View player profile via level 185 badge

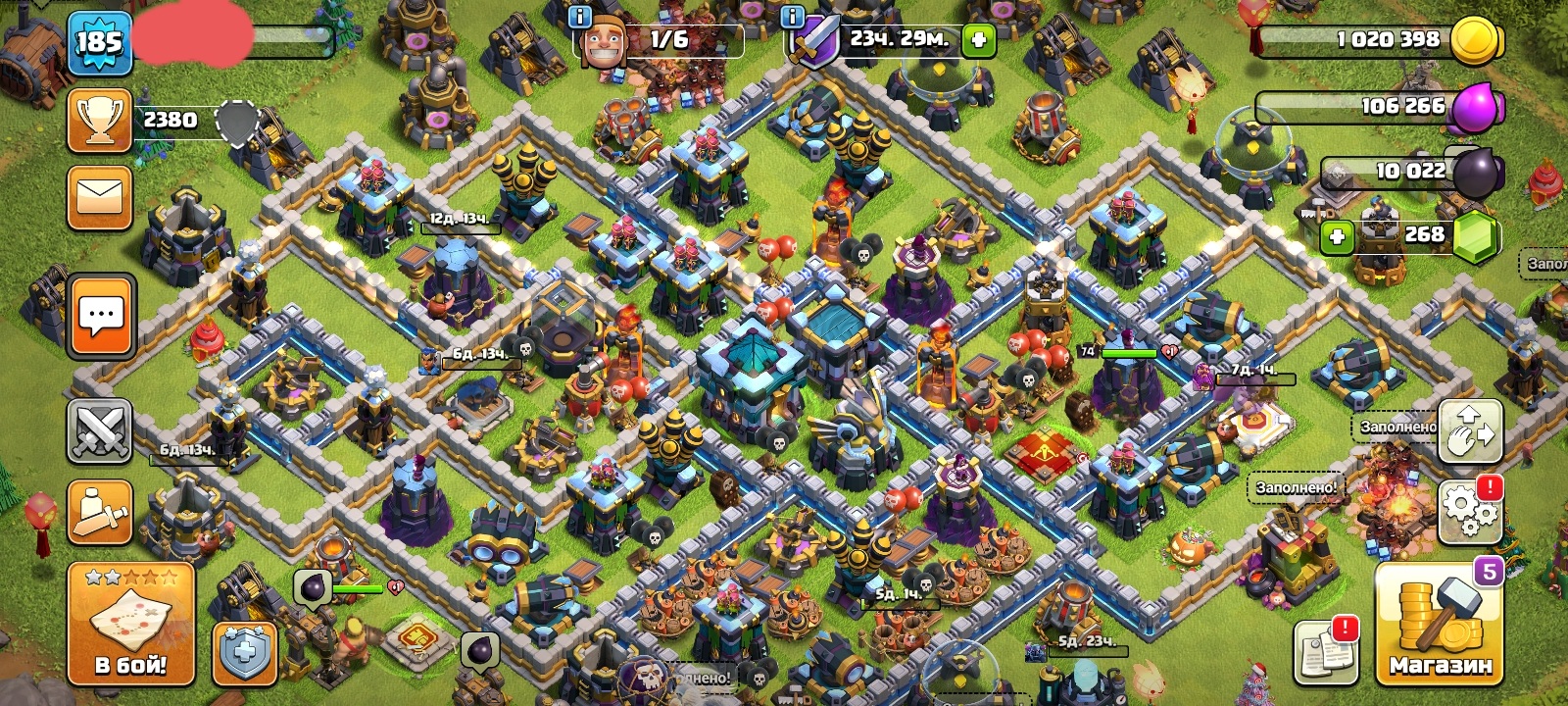(x=99, y=43)
